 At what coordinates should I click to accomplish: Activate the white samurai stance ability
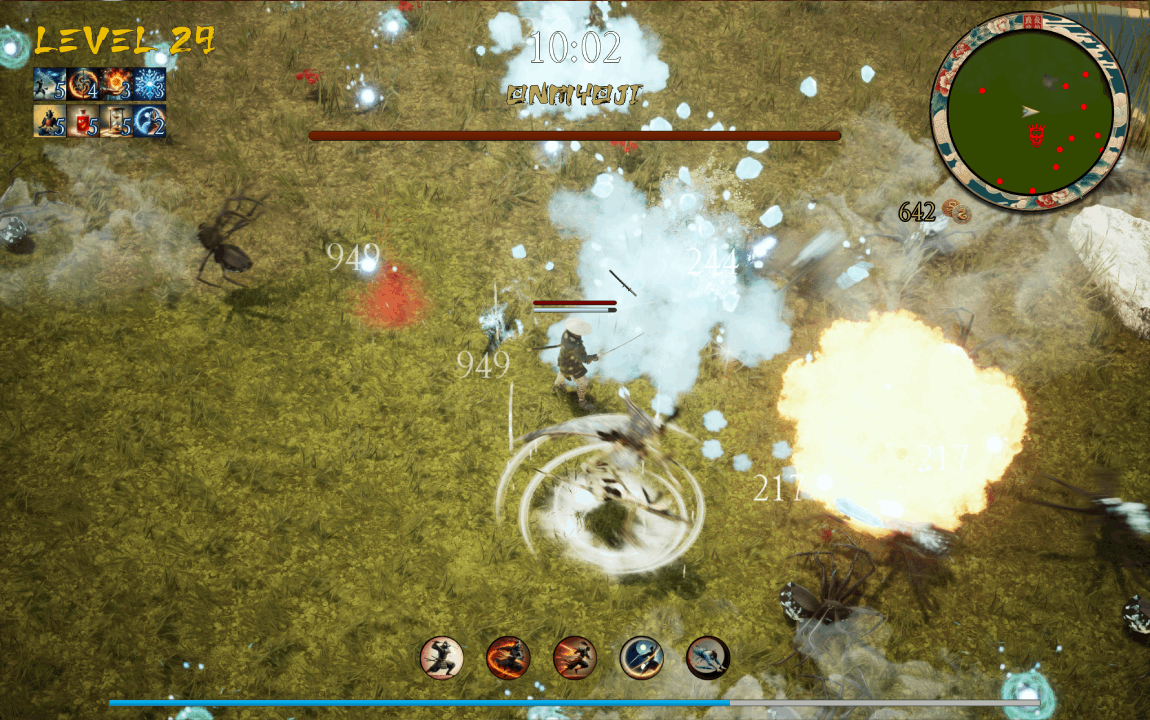(x=442, y=657)
